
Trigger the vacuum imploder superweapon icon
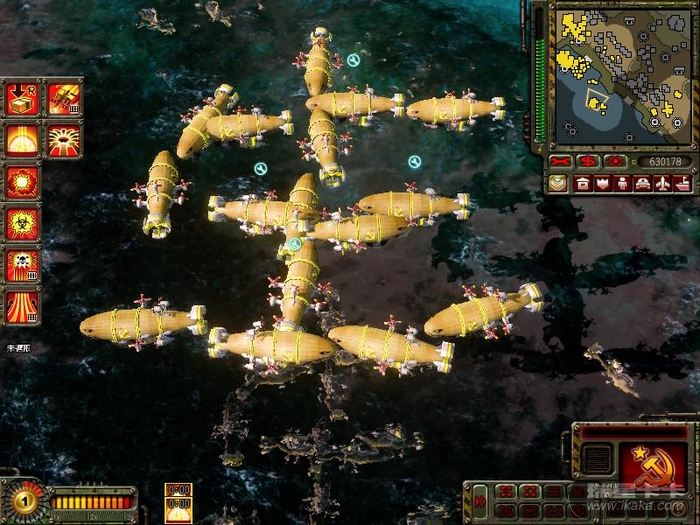coord(64,139)
